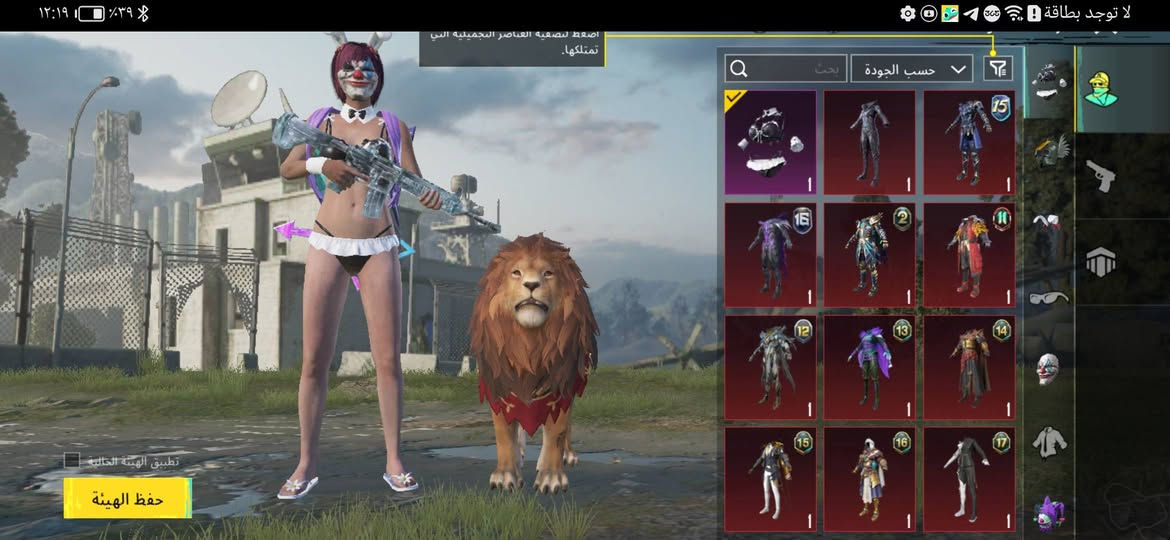Select the purple outfit with badge 13
Image resolution: width=1170 pixels, height=540 pixels.
tap(869, 367)
